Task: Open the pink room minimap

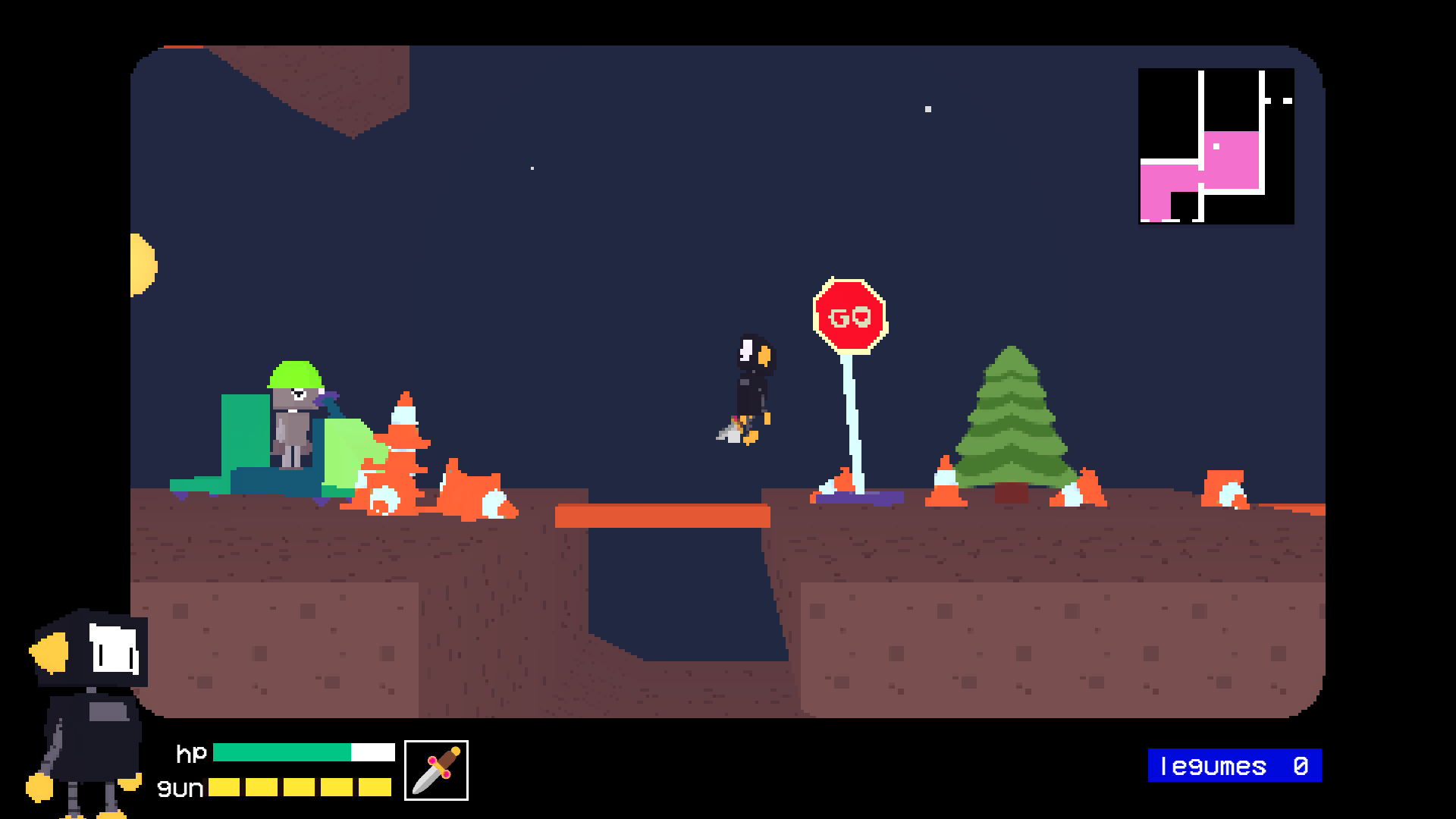Action: (x=1216, y=146)
